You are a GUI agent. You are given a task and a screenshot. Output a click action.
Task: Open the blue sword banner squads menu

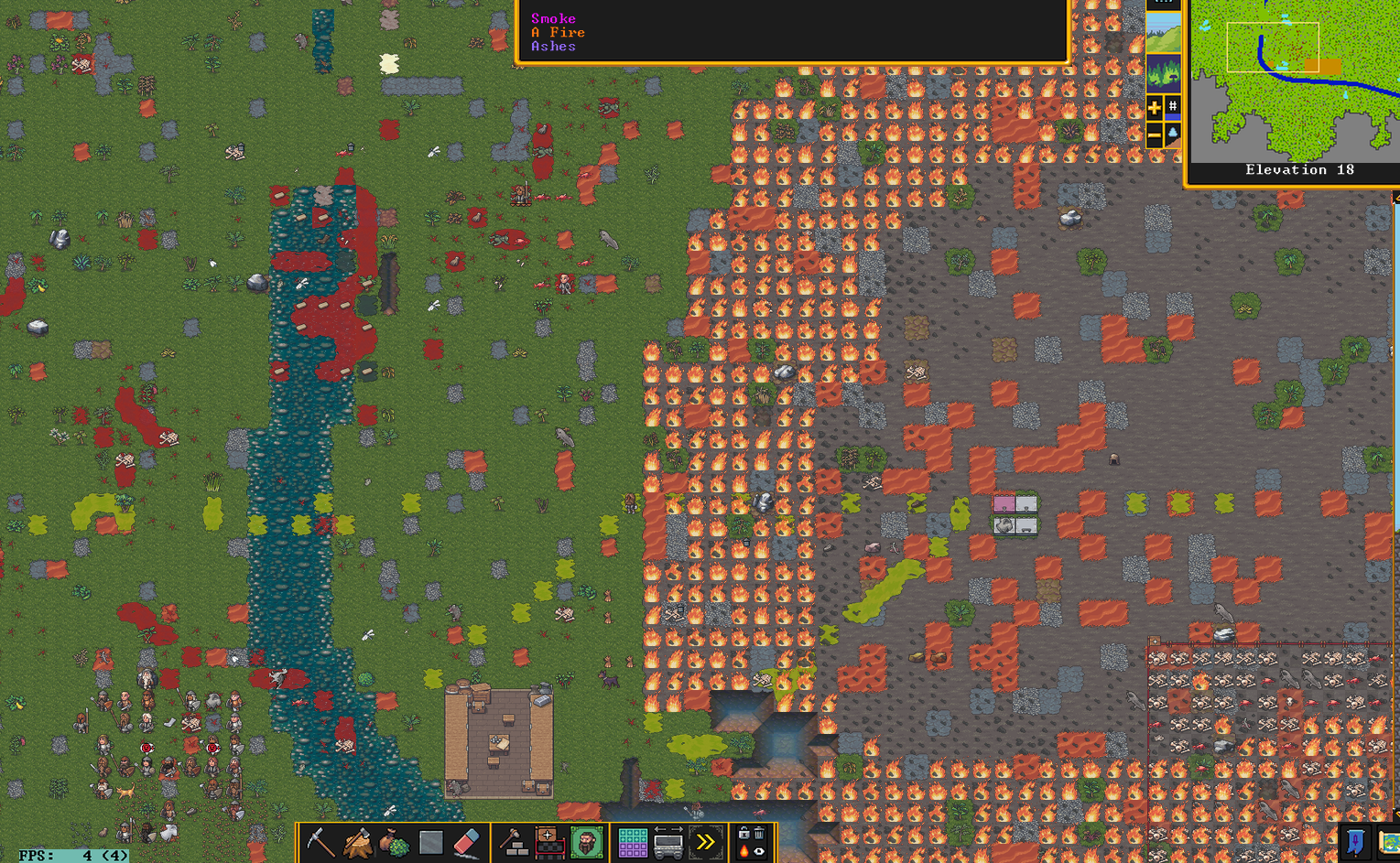(1356, 842)
